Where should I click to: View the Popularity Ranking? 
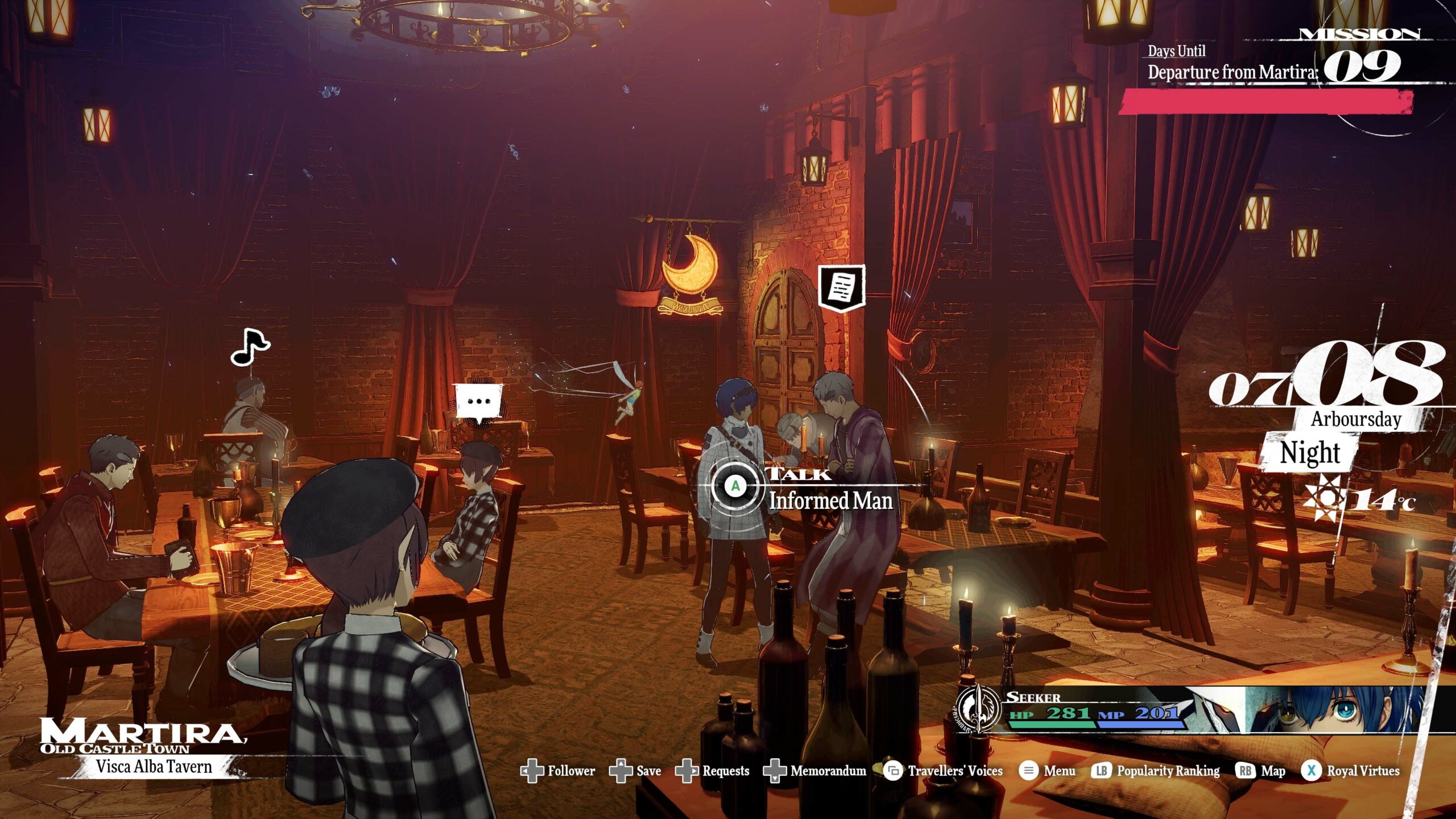point(1156,771)
